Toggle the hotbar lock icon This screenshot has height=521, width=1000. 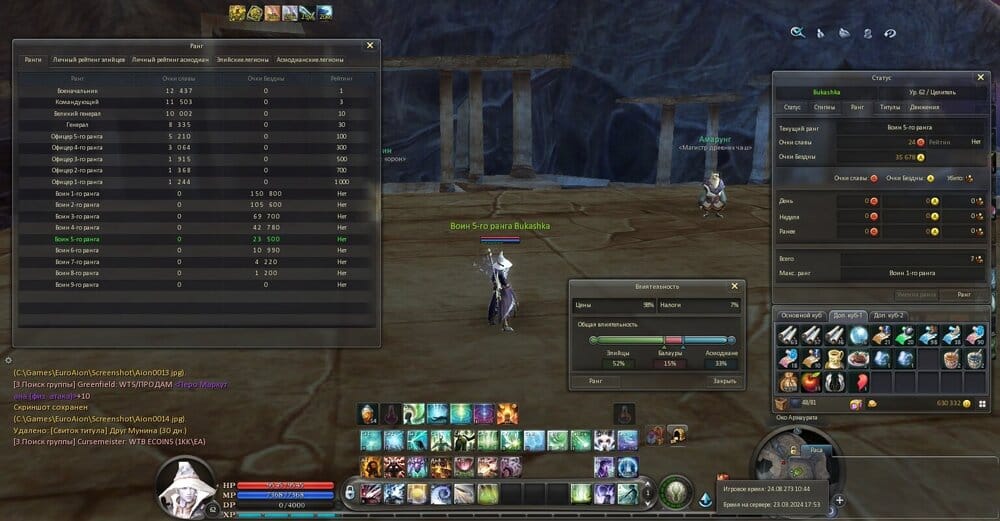tap(349, 492)
